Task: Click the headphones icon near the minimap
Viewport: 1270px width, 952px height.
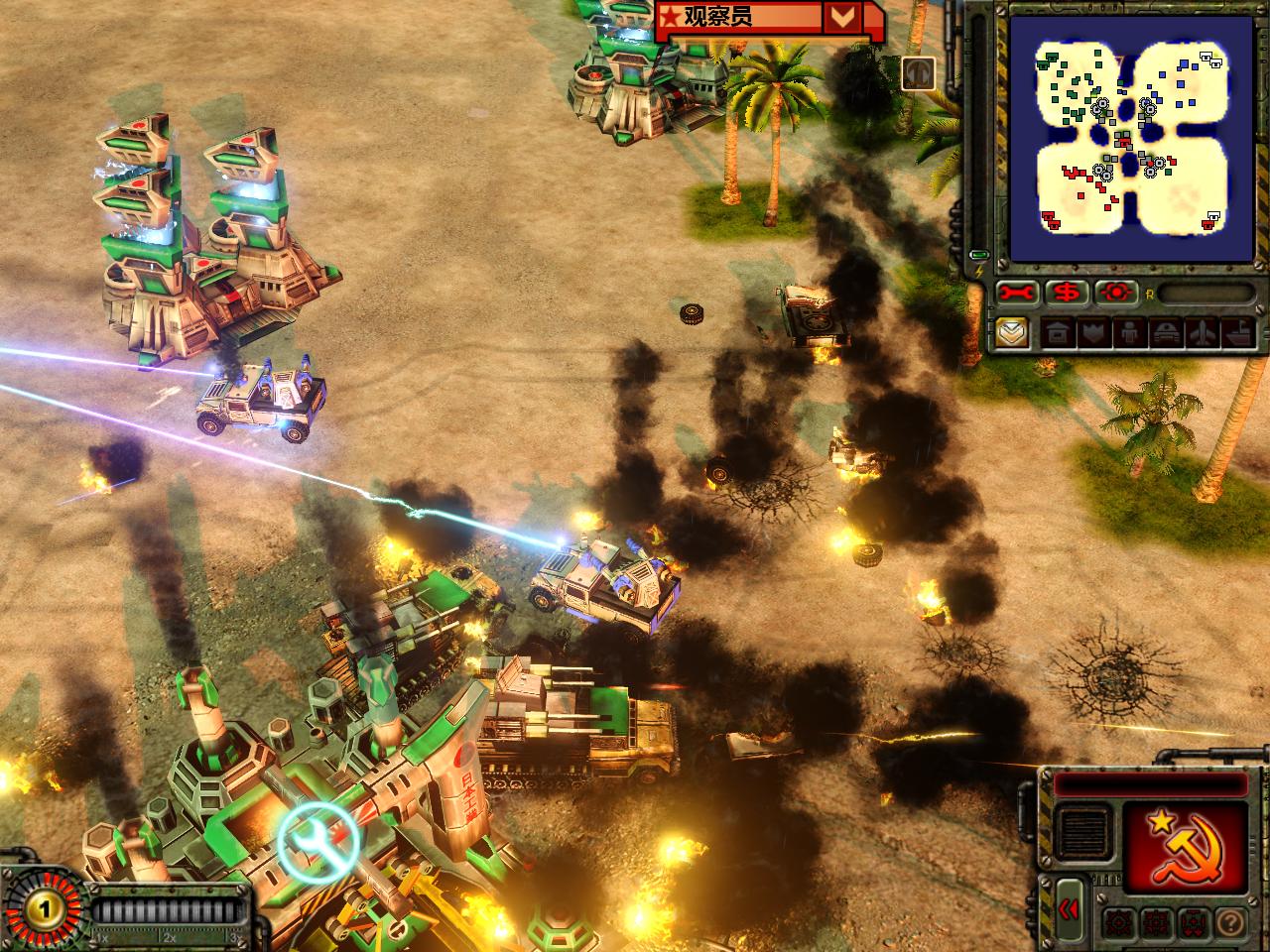Action: tap(919, 71)
